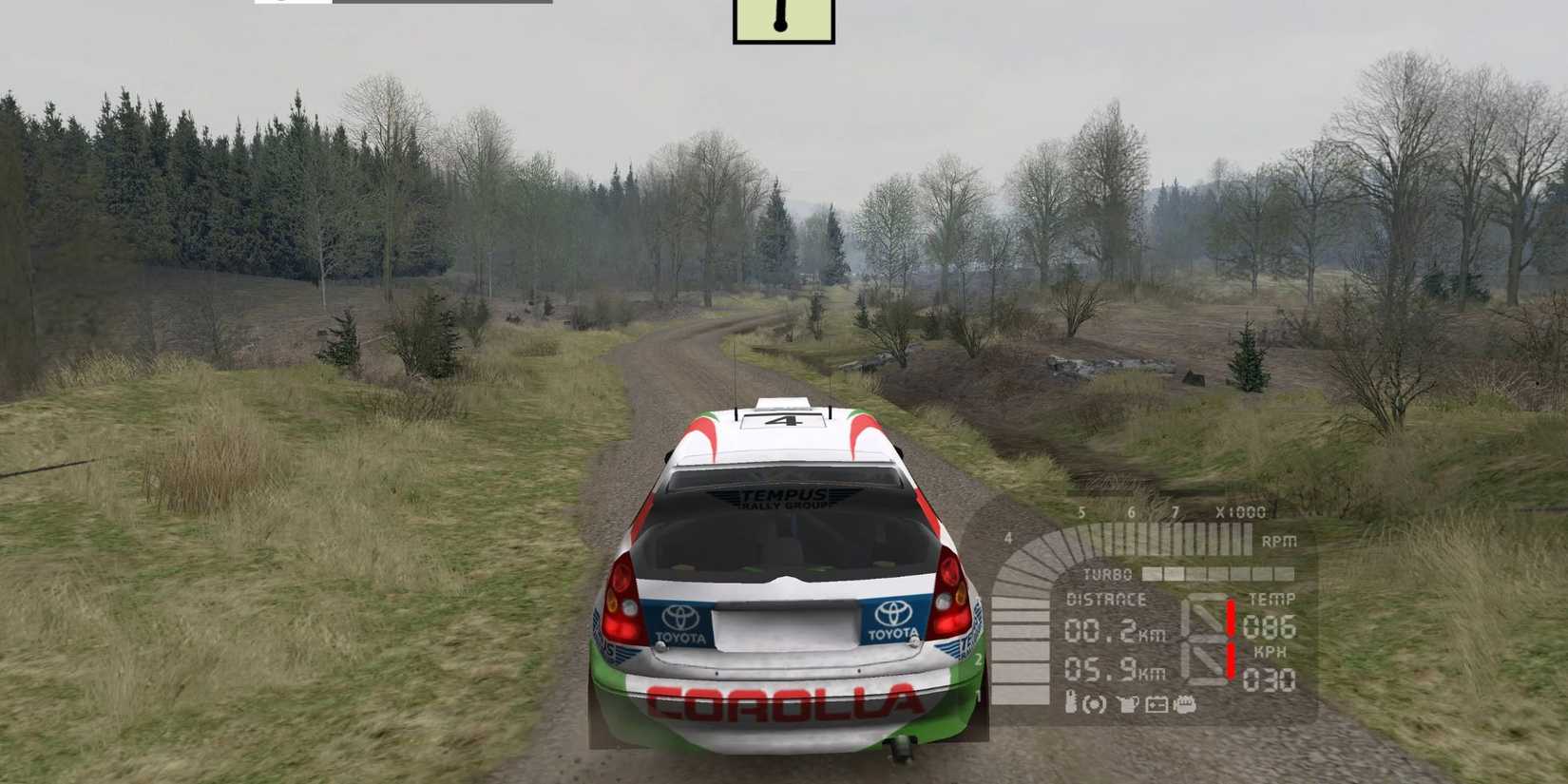Click the KPH speed readout showing 030
Image resolution: width=1568 pixels, height=784 pixels.
tap(1271, 679)
